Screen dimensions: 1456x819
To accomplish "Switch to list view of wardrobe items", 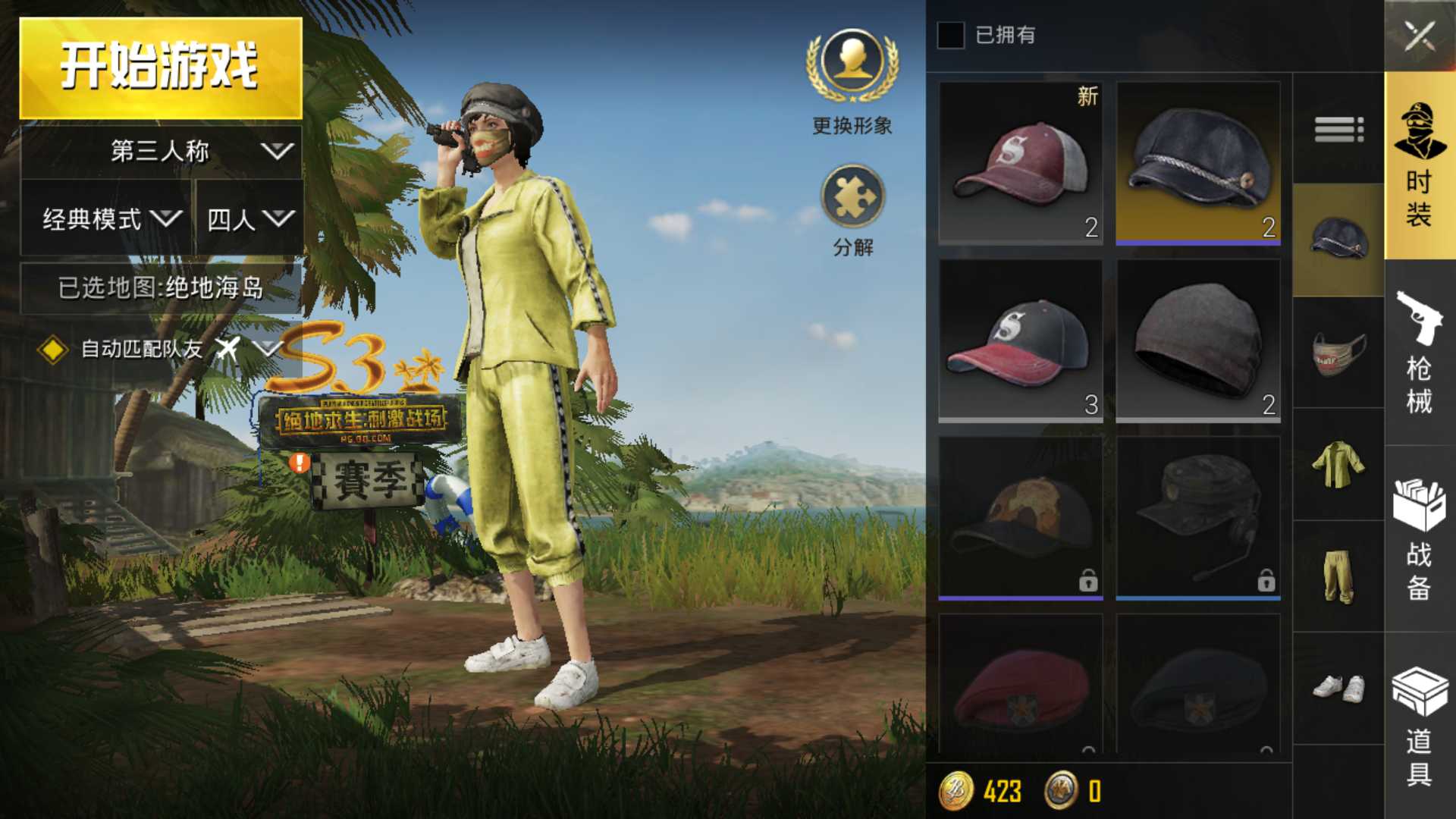I will [1338, 130].
